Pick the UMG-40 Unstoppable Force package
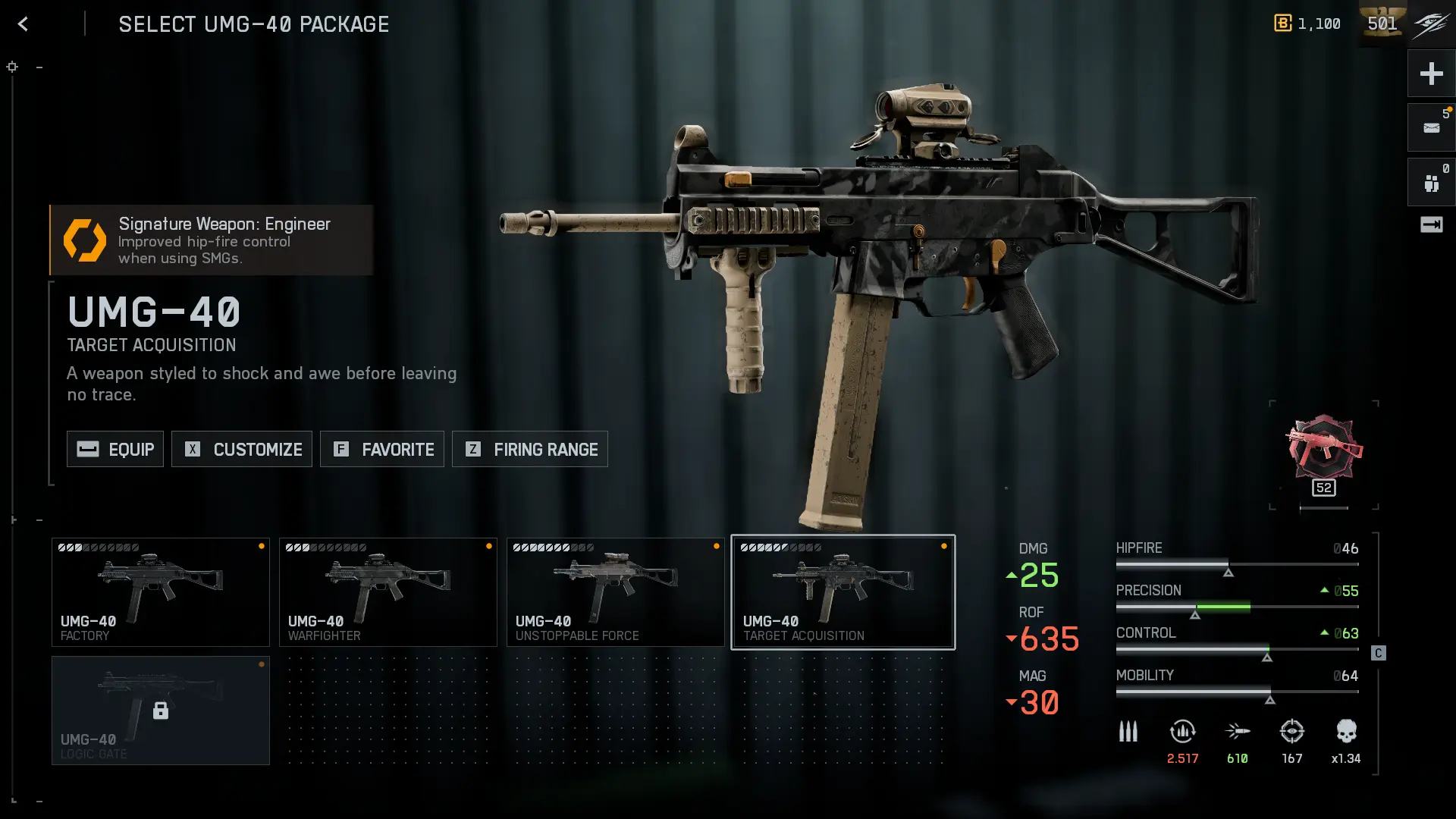This screenshot has height=819, width=1456. click(616, 592)
